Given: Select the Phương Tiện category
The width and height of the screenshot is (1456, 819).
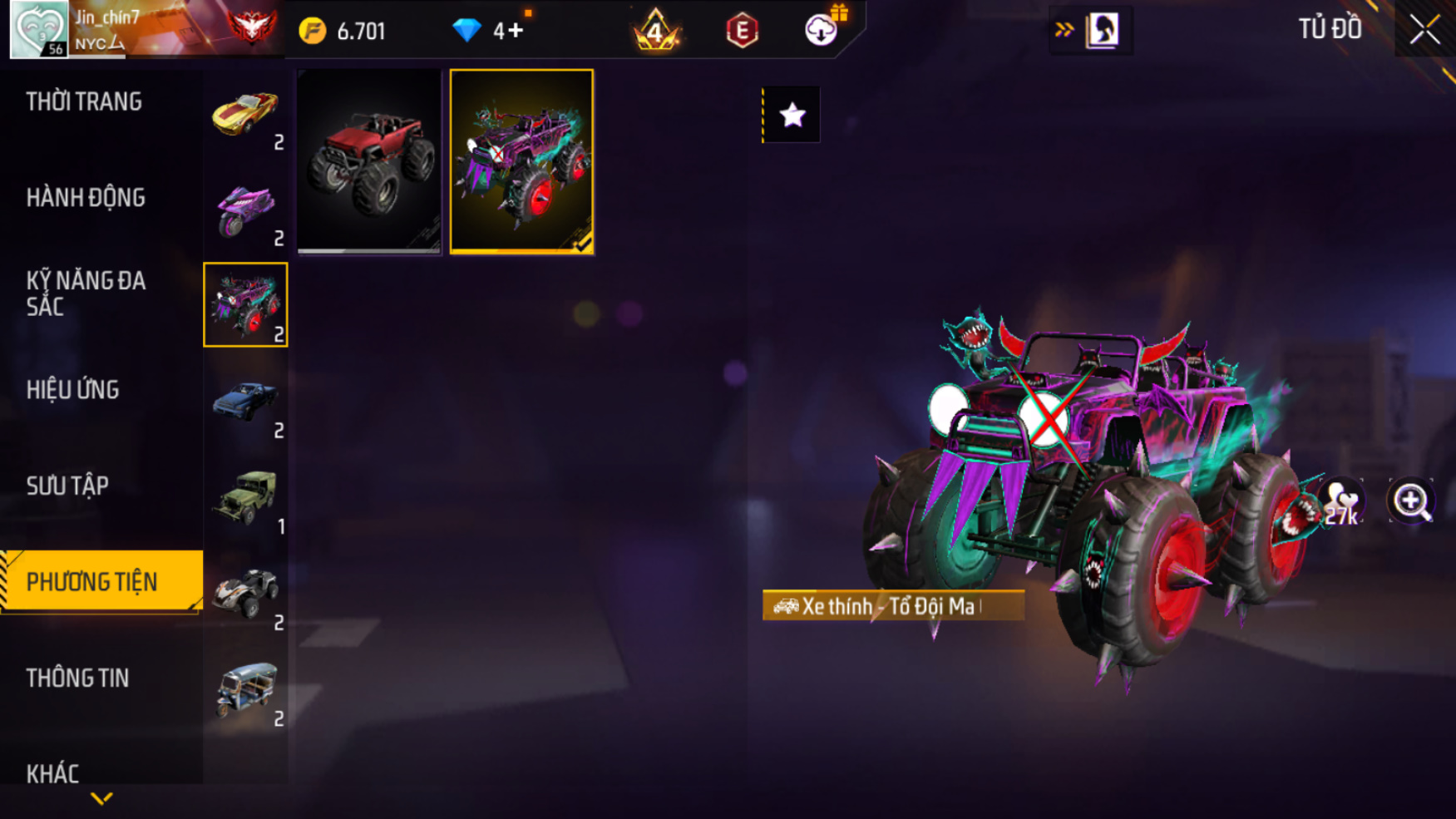Looking at the screenshot, I should click(92, 582).
